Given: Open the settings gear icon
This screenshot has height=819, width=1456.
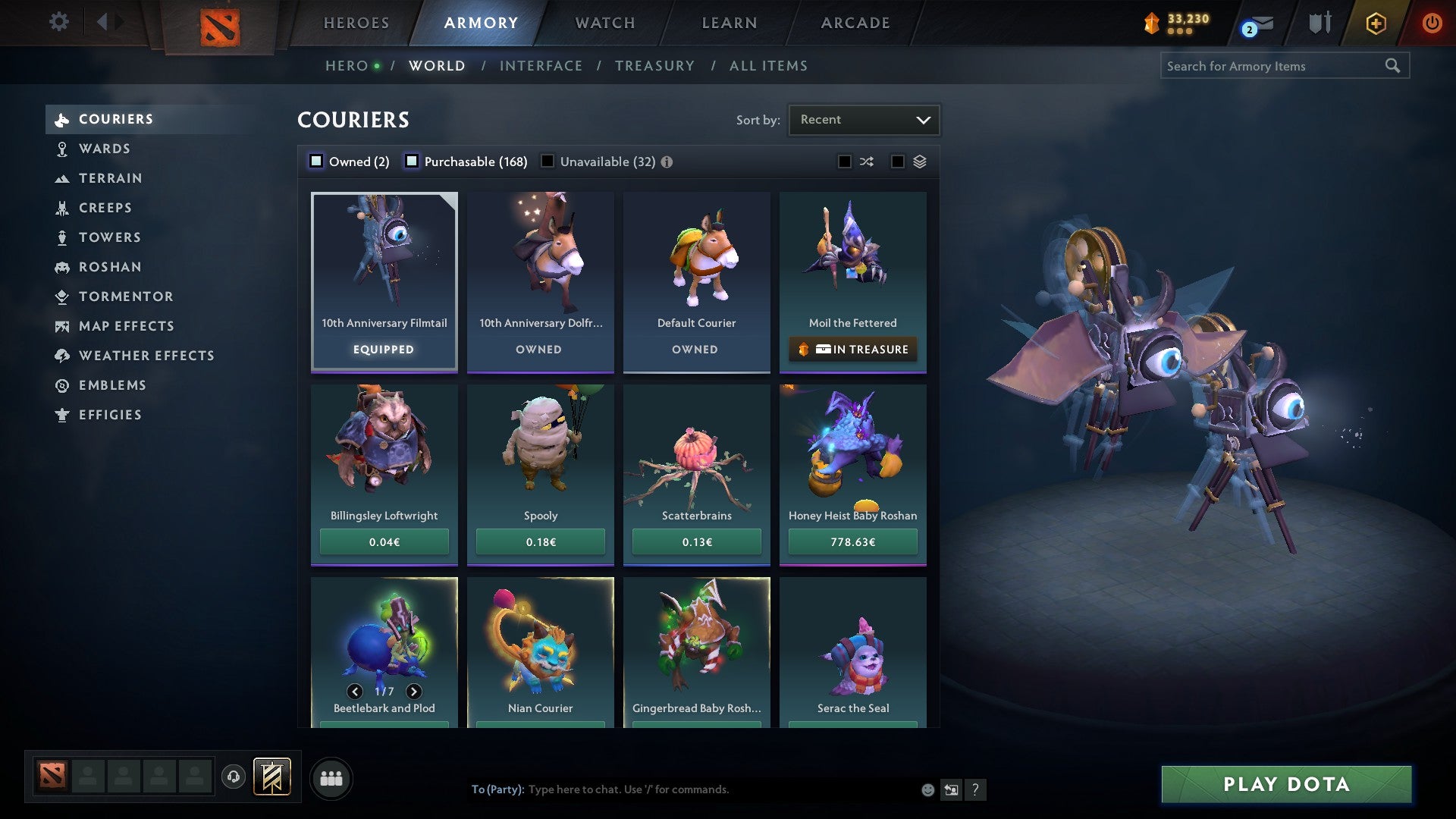Looking at the screenshot, I should (x=58, y=22).
